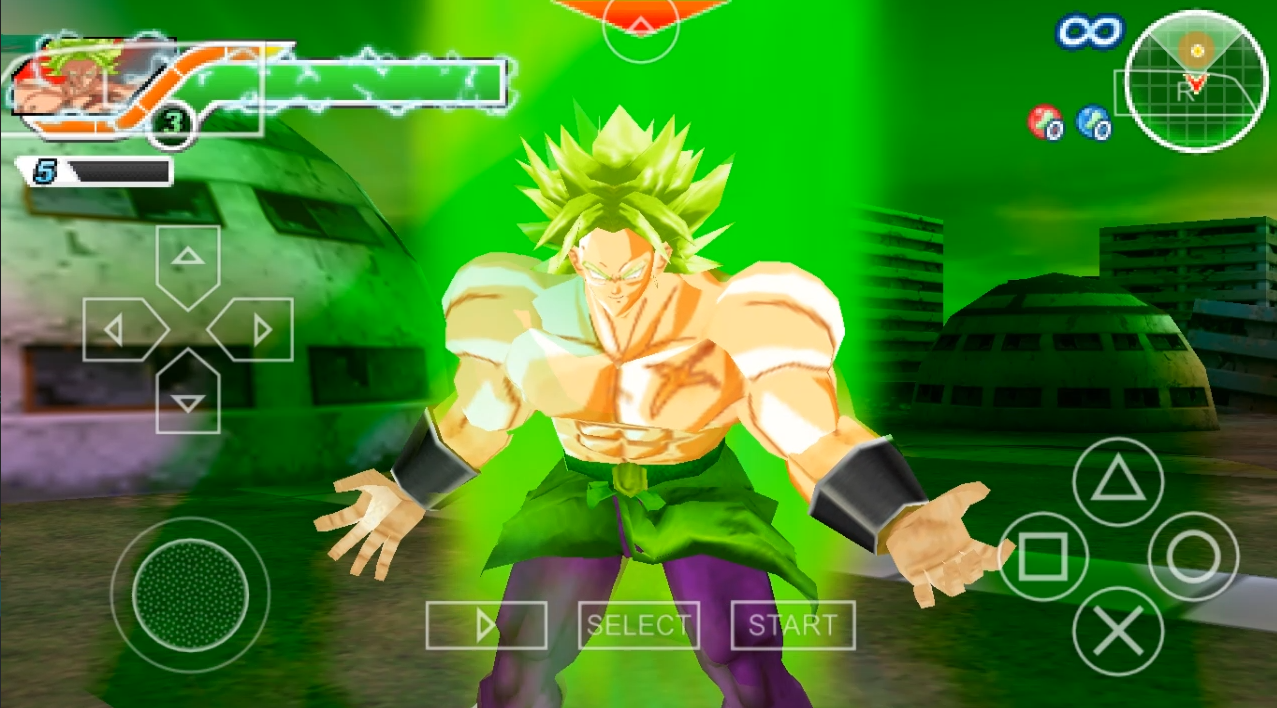Screen dimensions: 1277x708
Task: Select the red capsule item icon
Action: point(1045,123)
